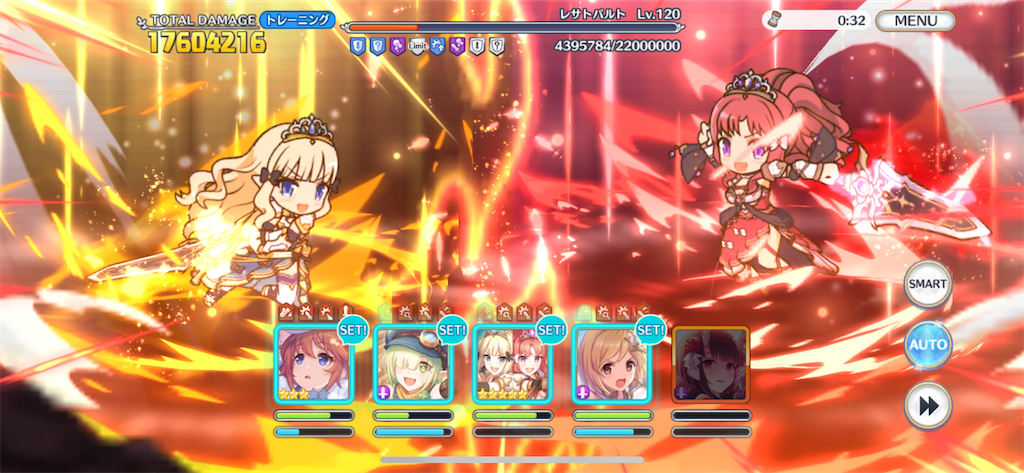Image resolution: width=1024 pixels, height=473 pixels.
Task: Open the MENU button
Action: pyautogui.click(x=915, y=20)
